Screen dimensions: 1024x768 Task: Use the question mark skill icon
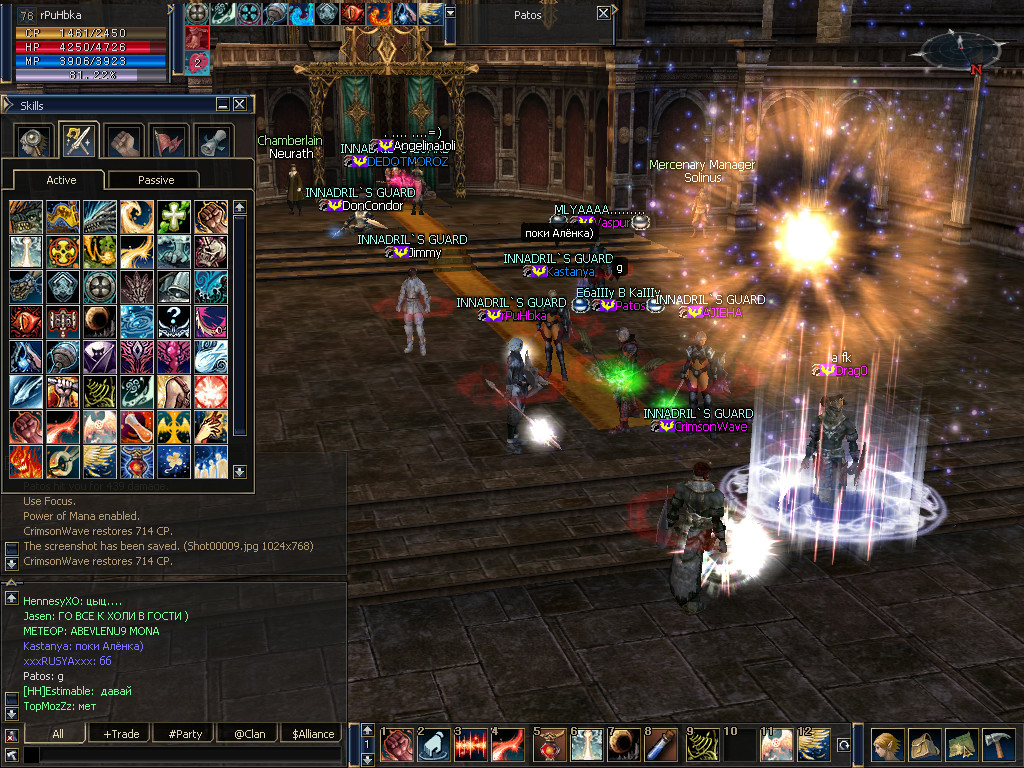(174, 321)
